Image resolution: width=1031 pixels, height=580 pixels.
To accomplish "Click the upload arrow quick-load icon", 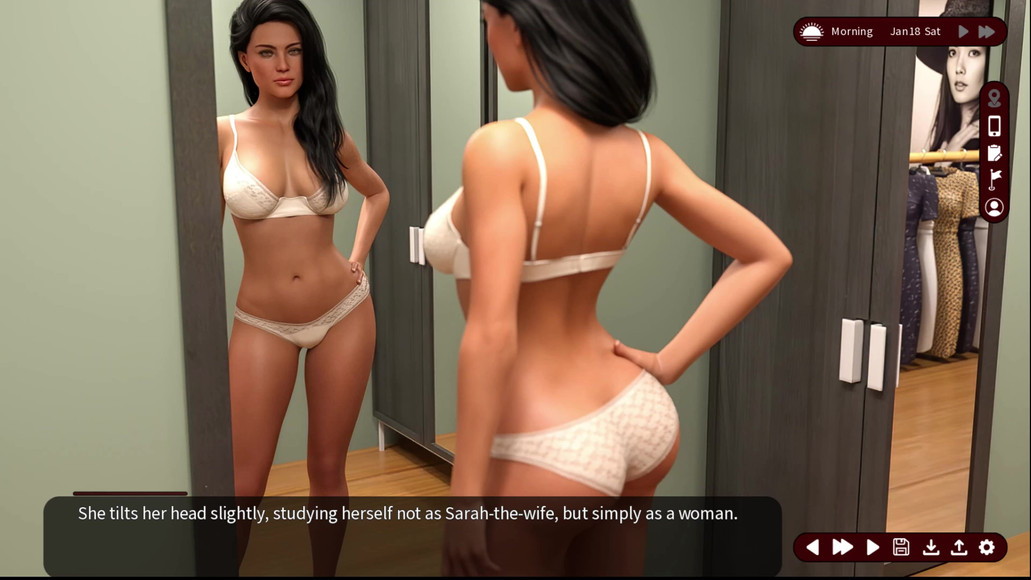I will point(958,547).
